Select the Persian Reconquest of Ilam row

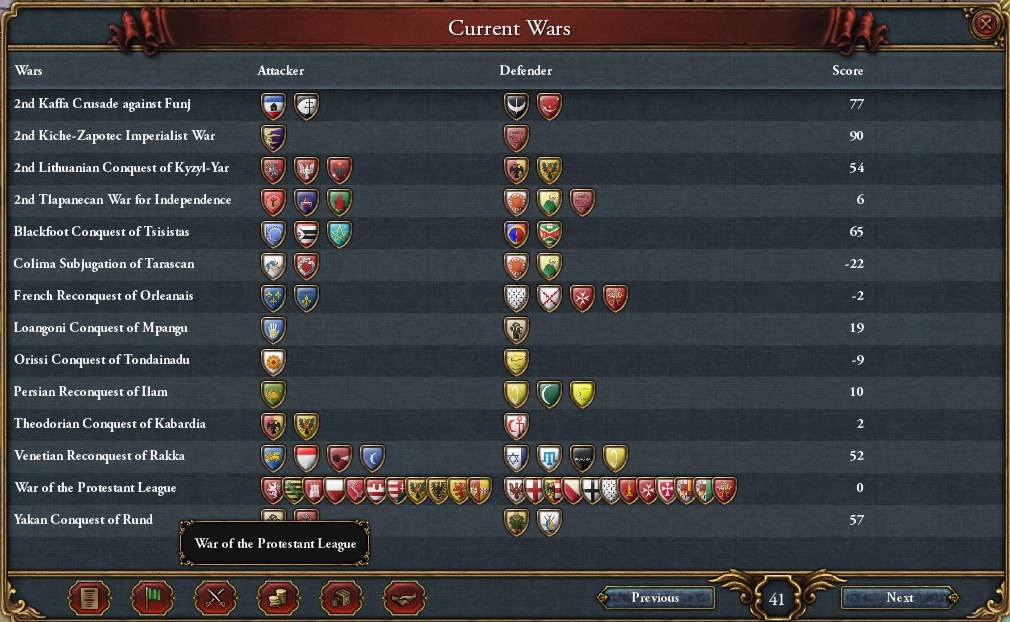tap(91, 392)
